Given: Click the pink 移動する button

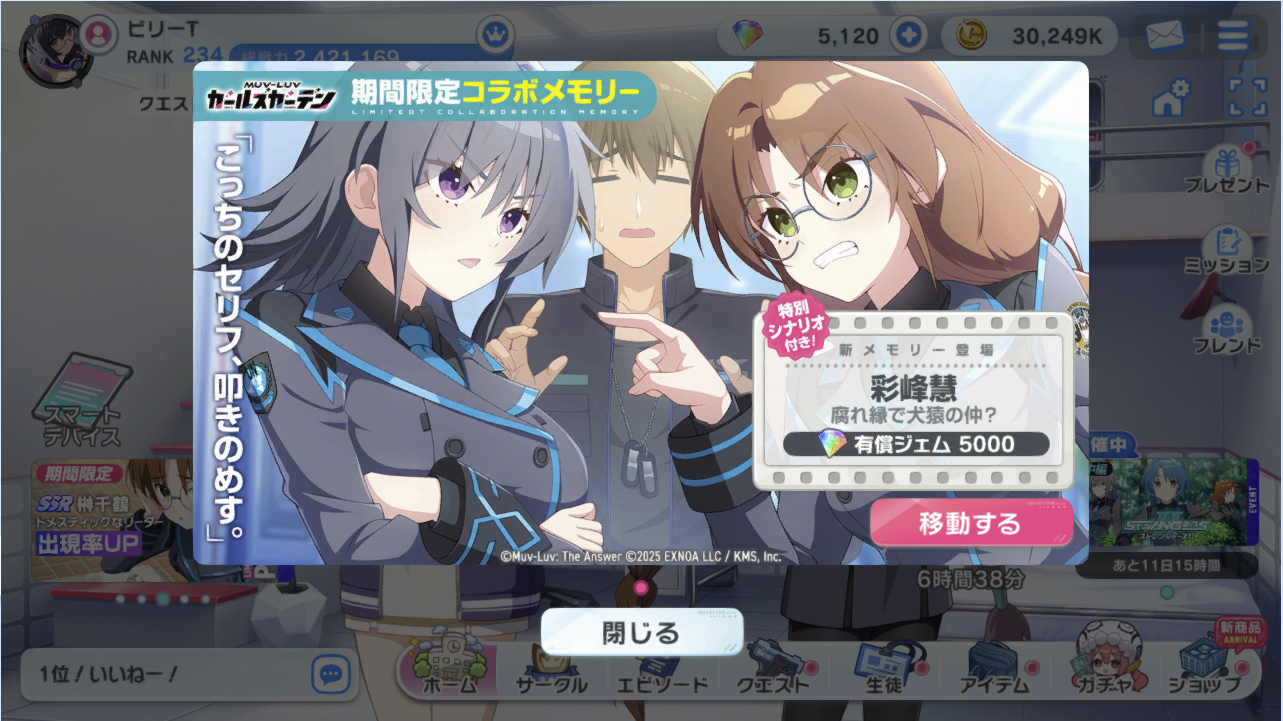Looking at the screenshot, I should [970, 523].
